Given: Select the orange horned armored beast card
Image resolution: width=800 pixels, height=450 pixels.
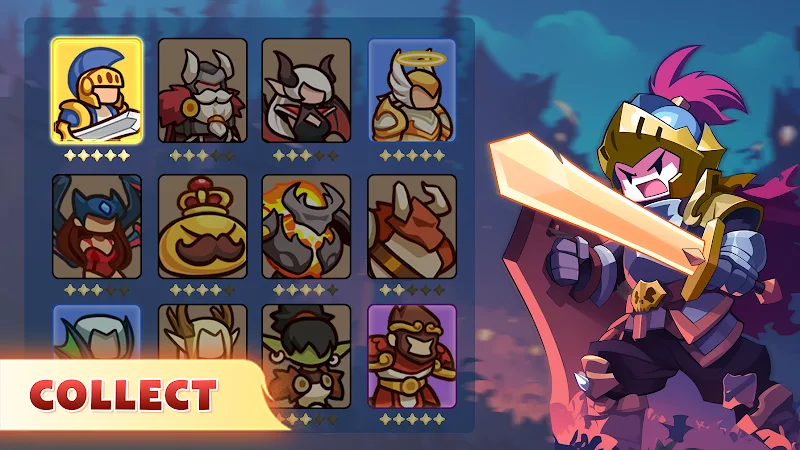Looking at the screenshot, I should point(411,227).
